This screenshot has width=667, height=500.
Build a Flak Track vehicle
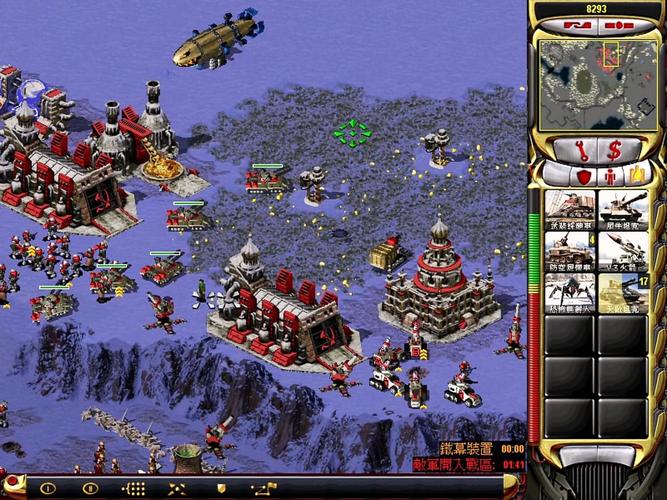[570, 252]
